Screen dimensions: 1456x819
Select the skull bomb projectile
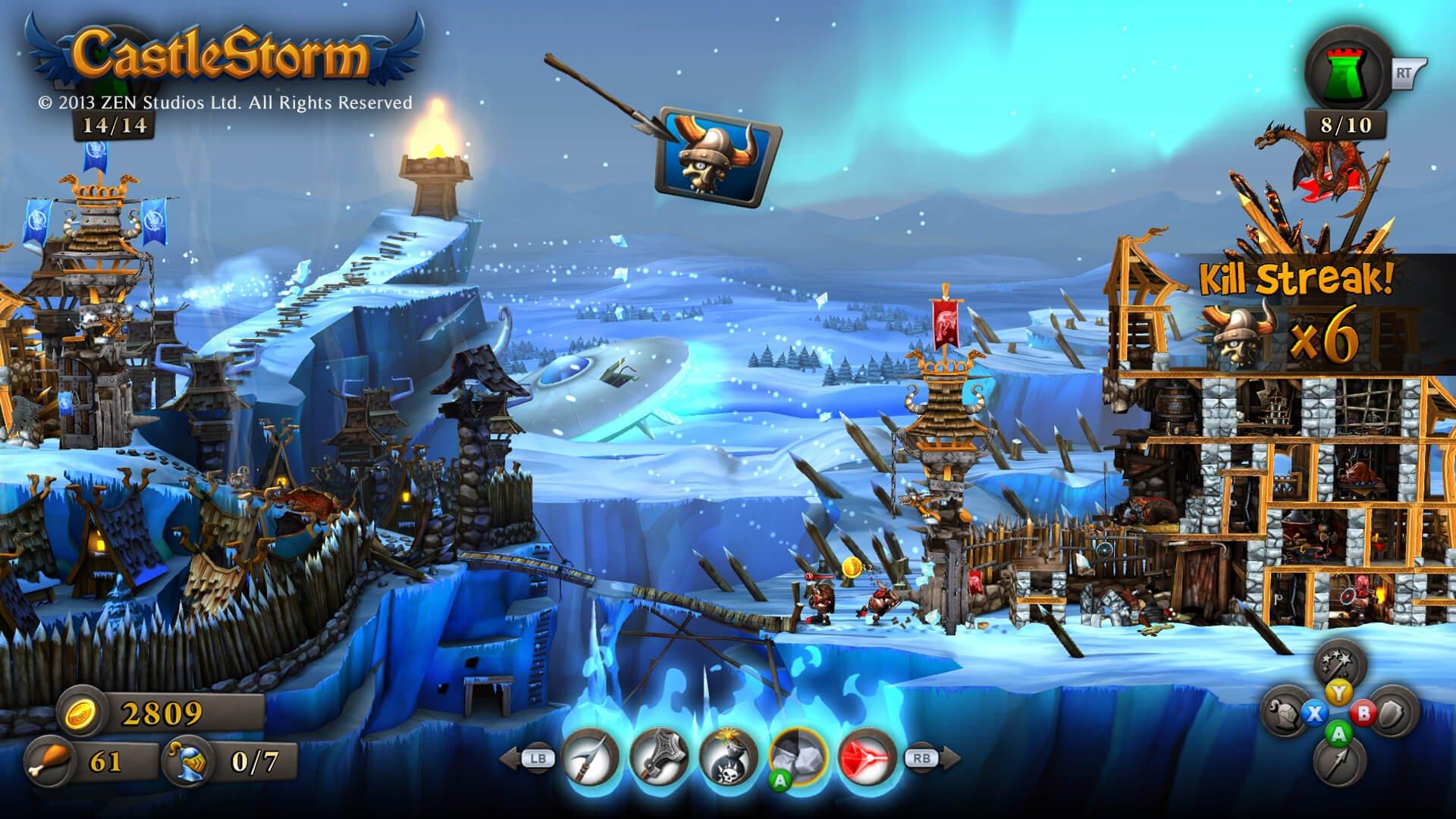pos(726,757)
